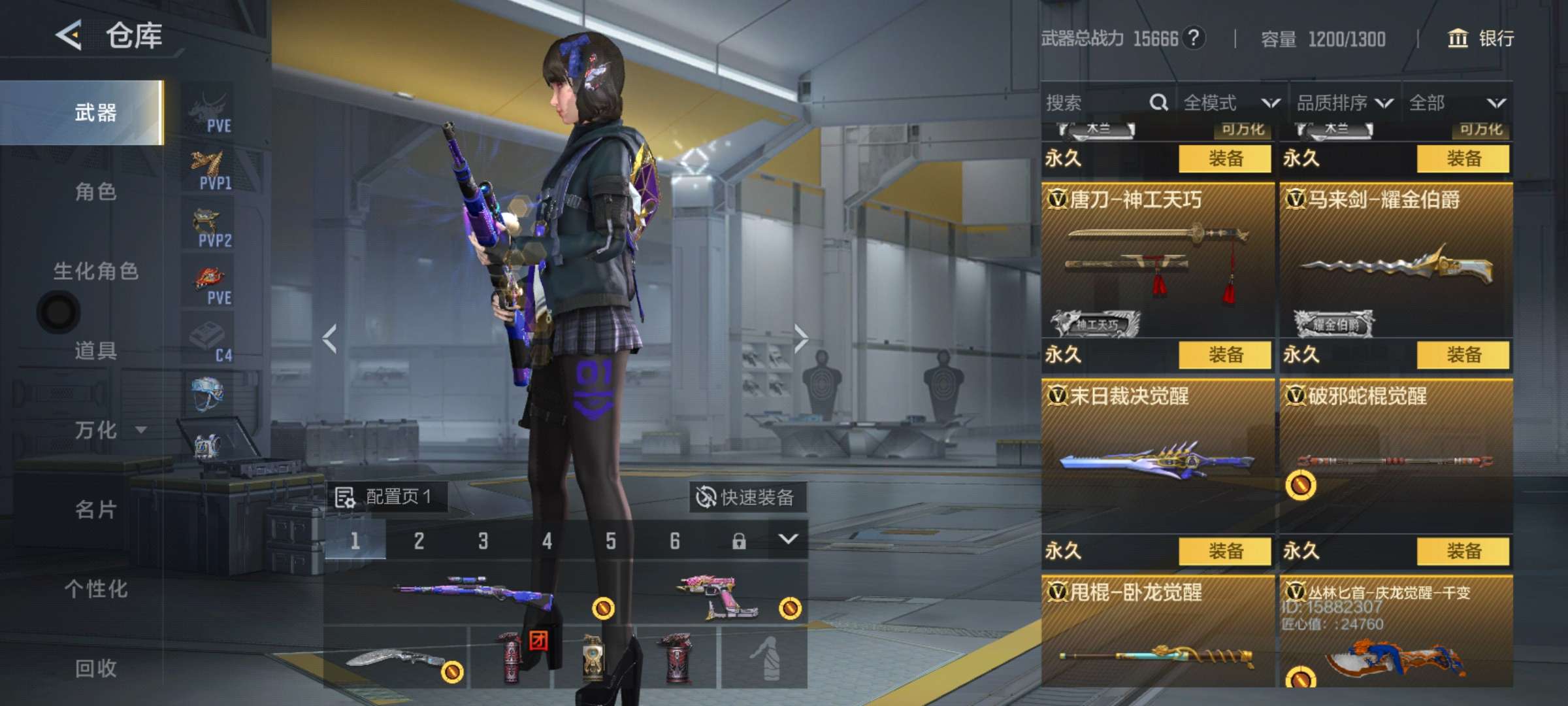Viewport: 1568px width, 706px height.
Task: Open the 银行 bank
Action: [1482, 39]
